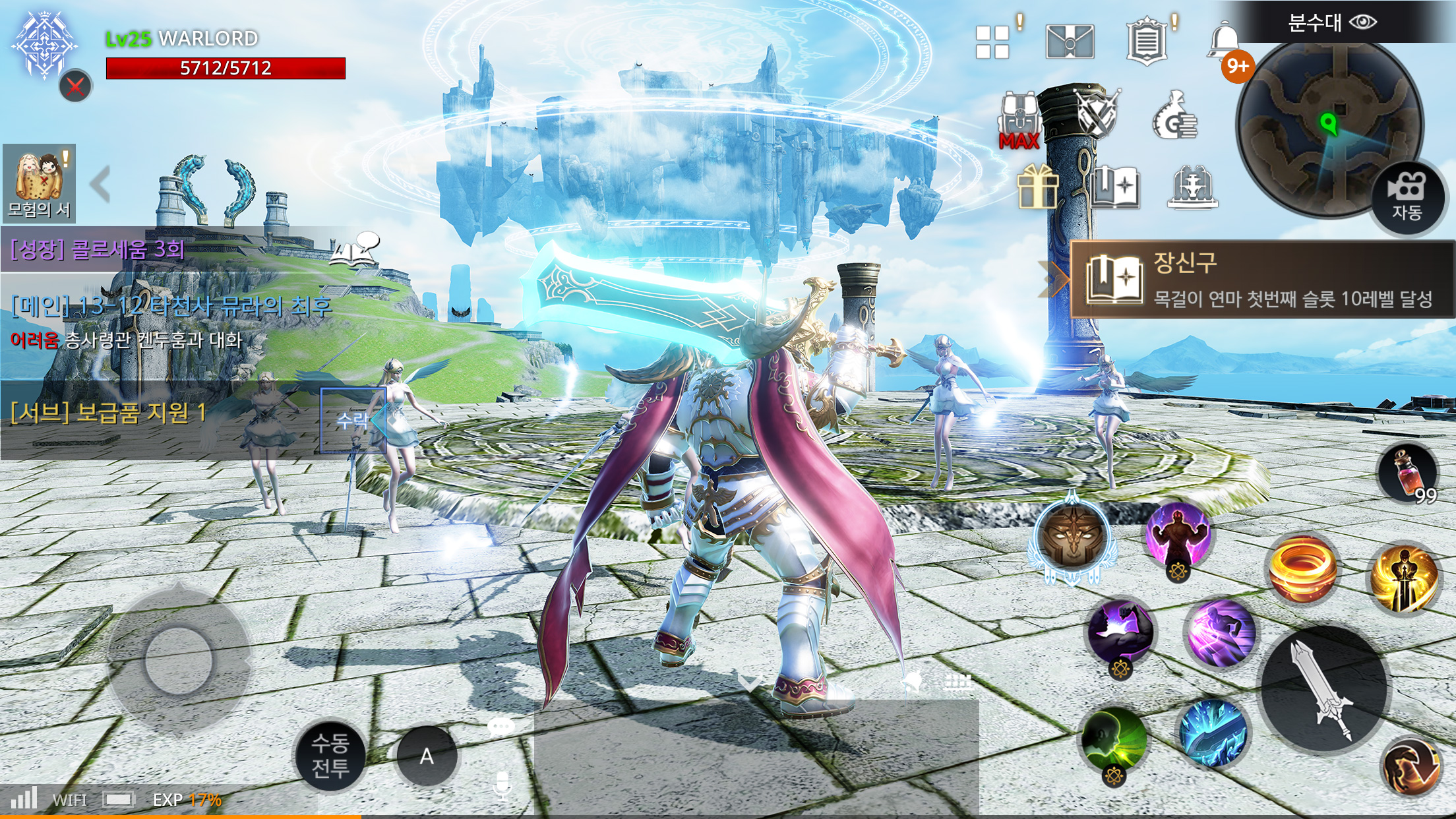
Task: Close the target with the red X
Action: coord(76,86)
